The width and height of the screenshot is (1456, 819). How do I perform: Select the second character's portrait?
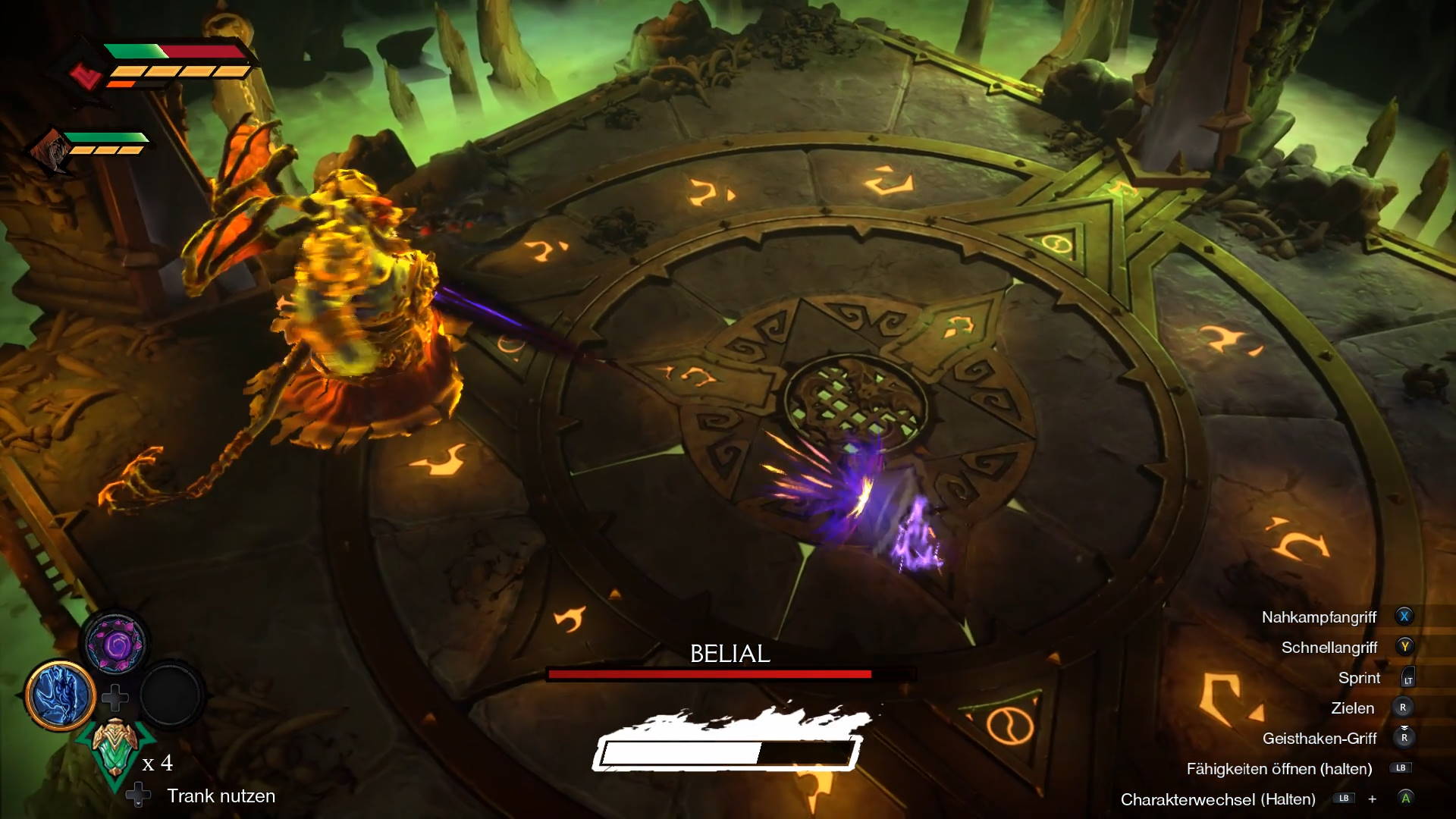tap(50, 149)
